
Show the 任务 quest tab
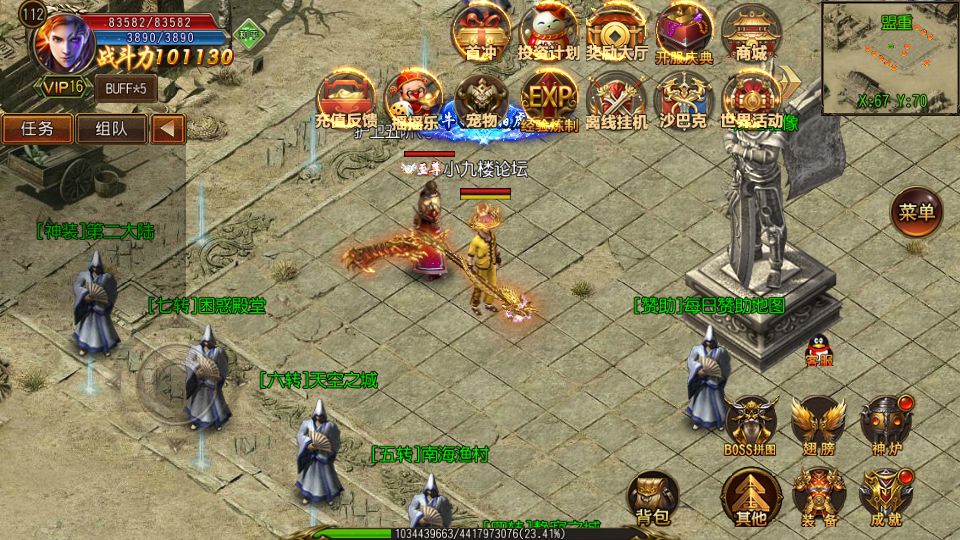pos(38,129)
